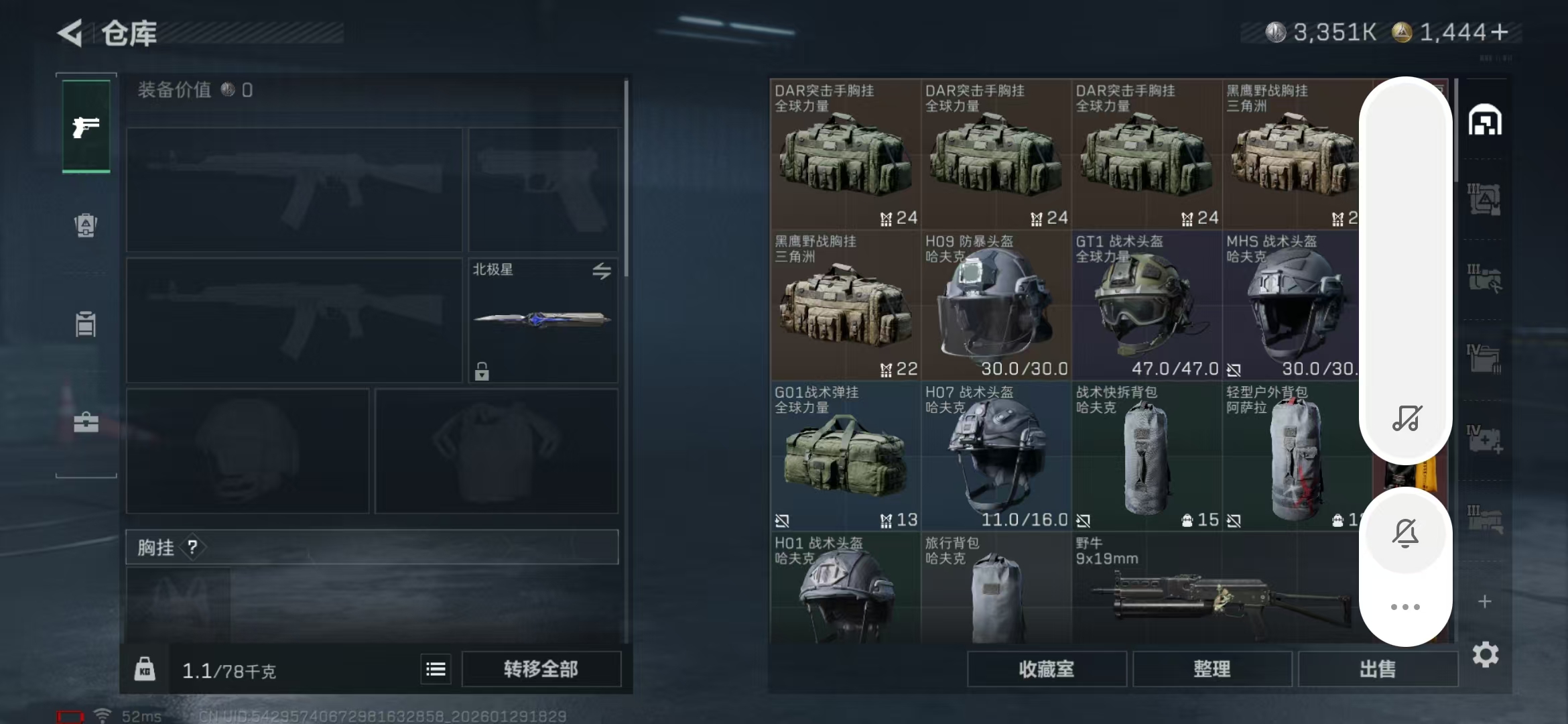Select the 北极星 knife slot
The width and height of the screenshot is (1568, 724).
click(x=543, y=320)
